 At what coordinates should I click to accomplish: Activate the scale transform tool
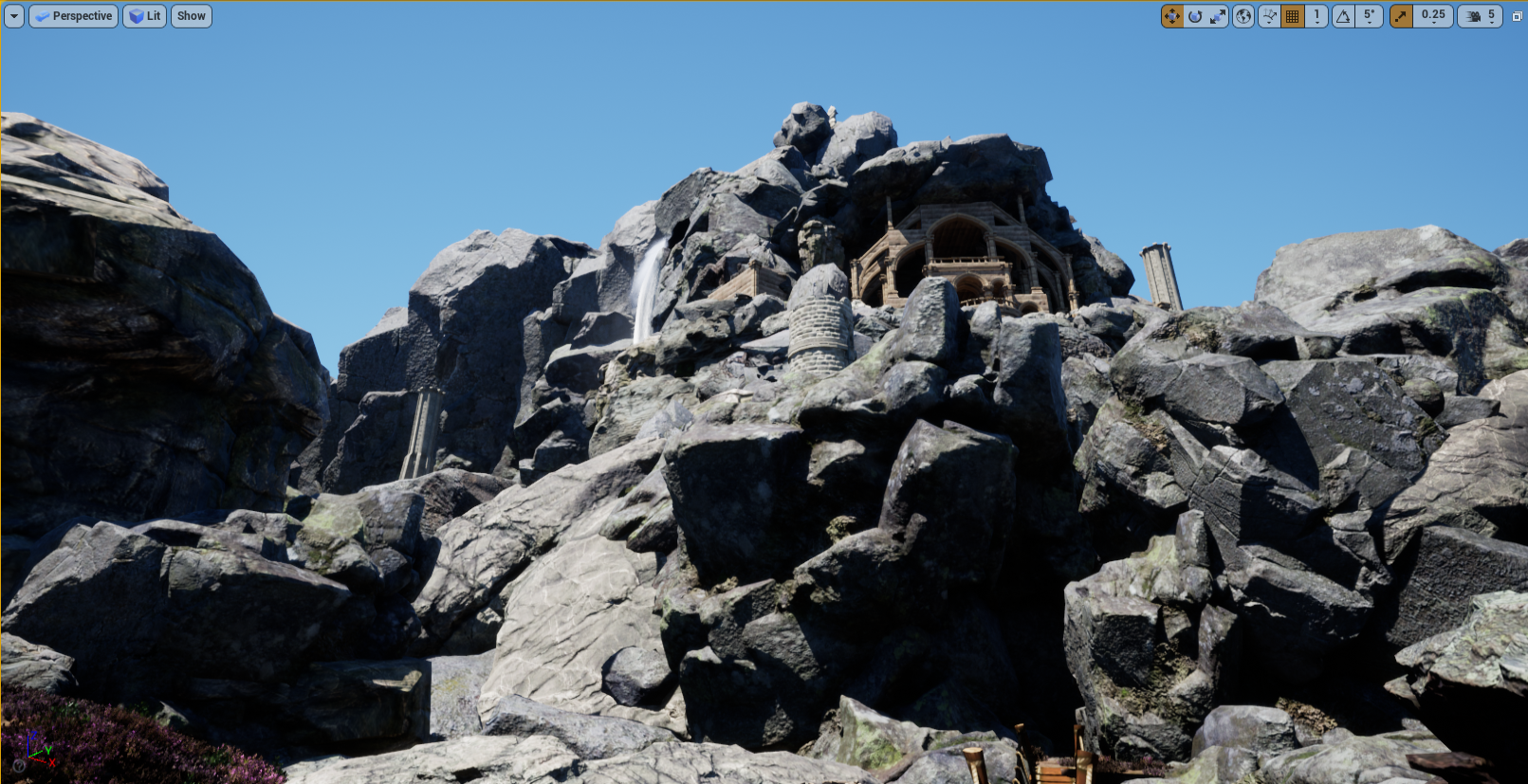[x=1218, y=16]
